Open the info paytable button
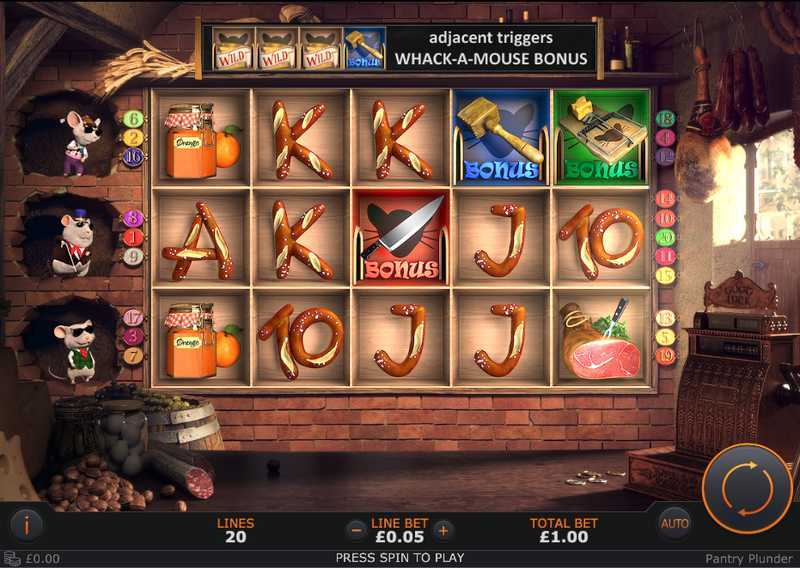Screen dimensions: 800x568 (x=27, y=523)
